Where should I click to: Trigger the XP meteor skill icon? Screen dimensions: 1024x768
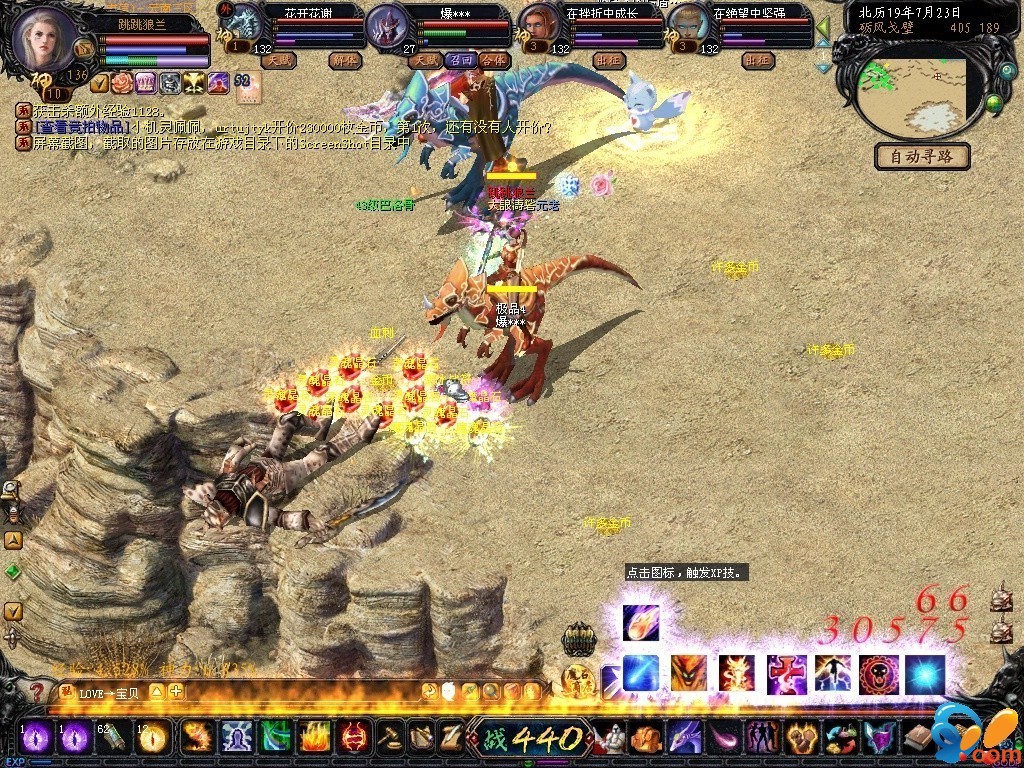point(640,623)
